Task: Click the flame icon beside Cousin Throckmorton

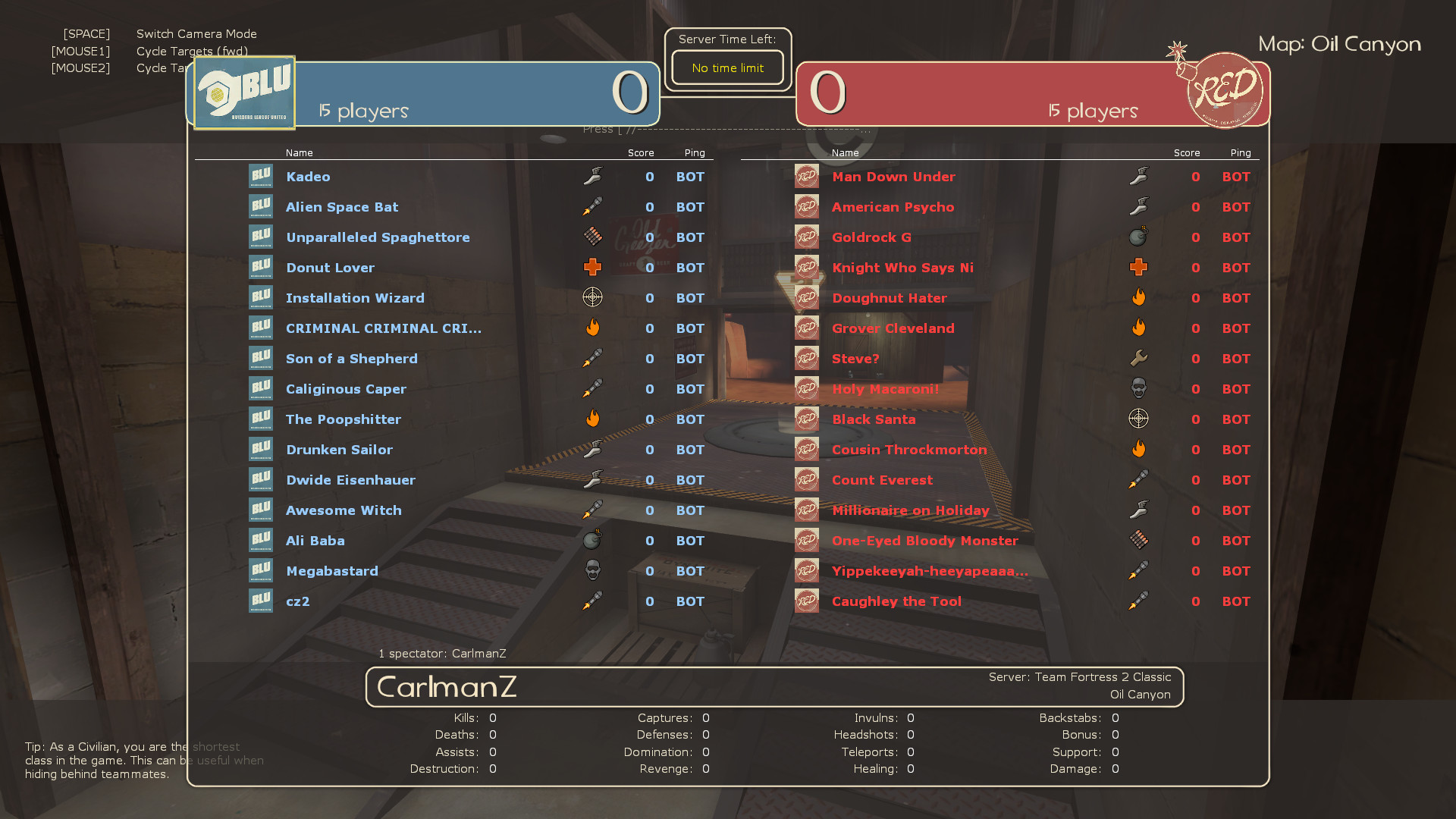Action: point(1139,449)
